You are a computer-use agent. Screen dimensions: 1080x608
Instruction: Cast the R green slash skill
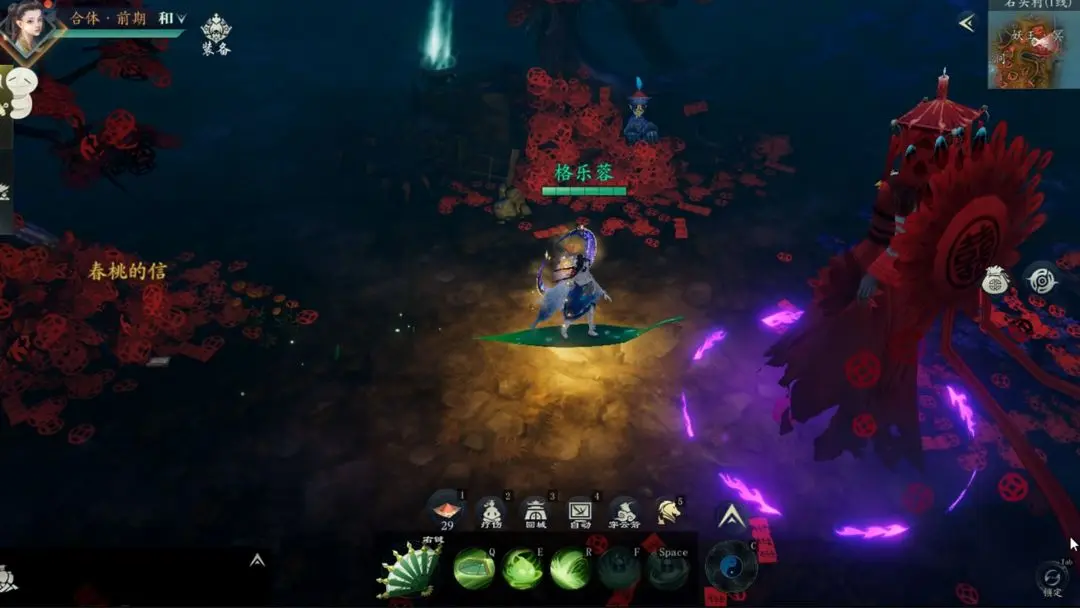(570, 569)
